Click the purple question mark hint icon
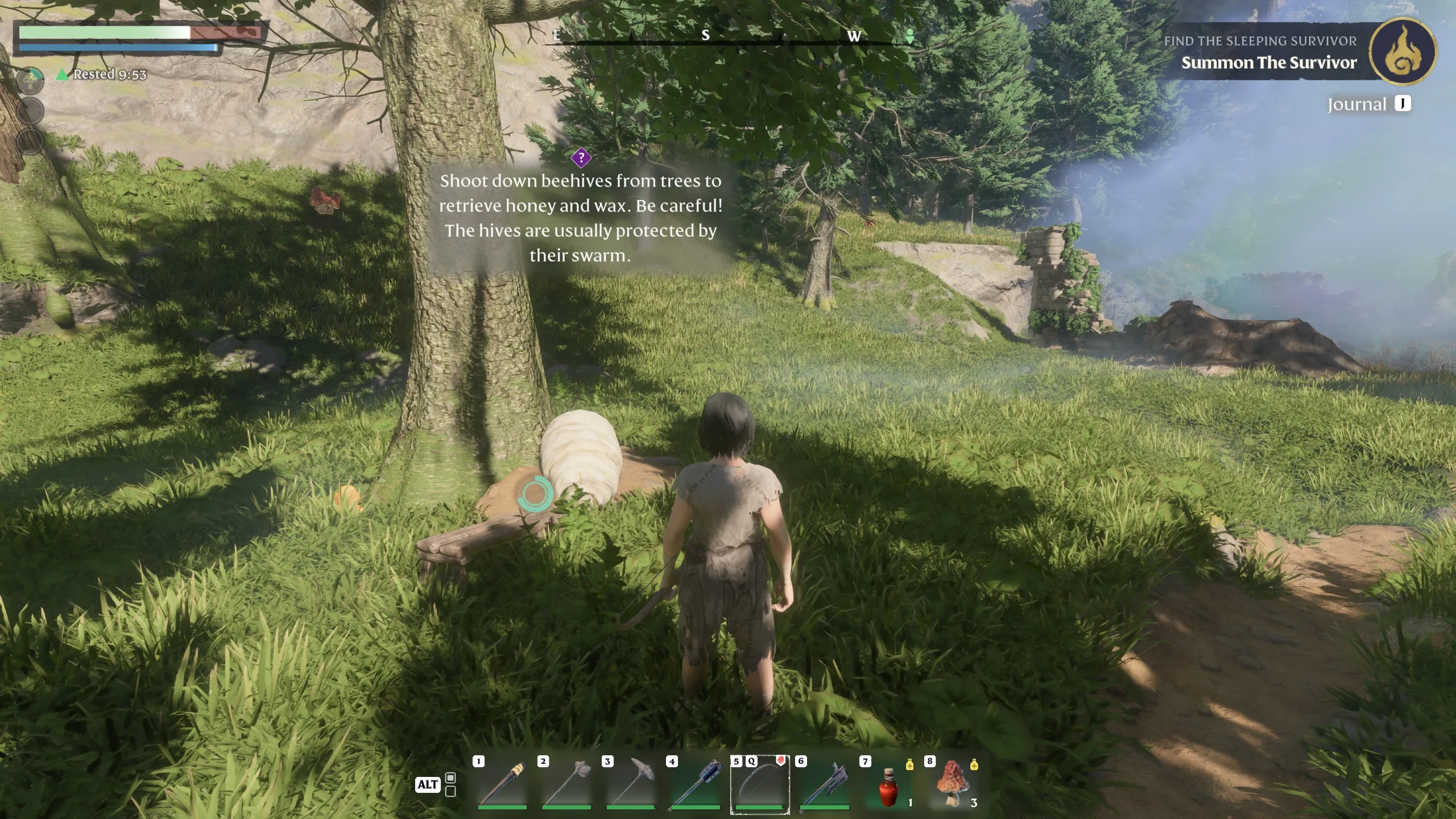The image size is (1456, 819). tap(581, 158)
